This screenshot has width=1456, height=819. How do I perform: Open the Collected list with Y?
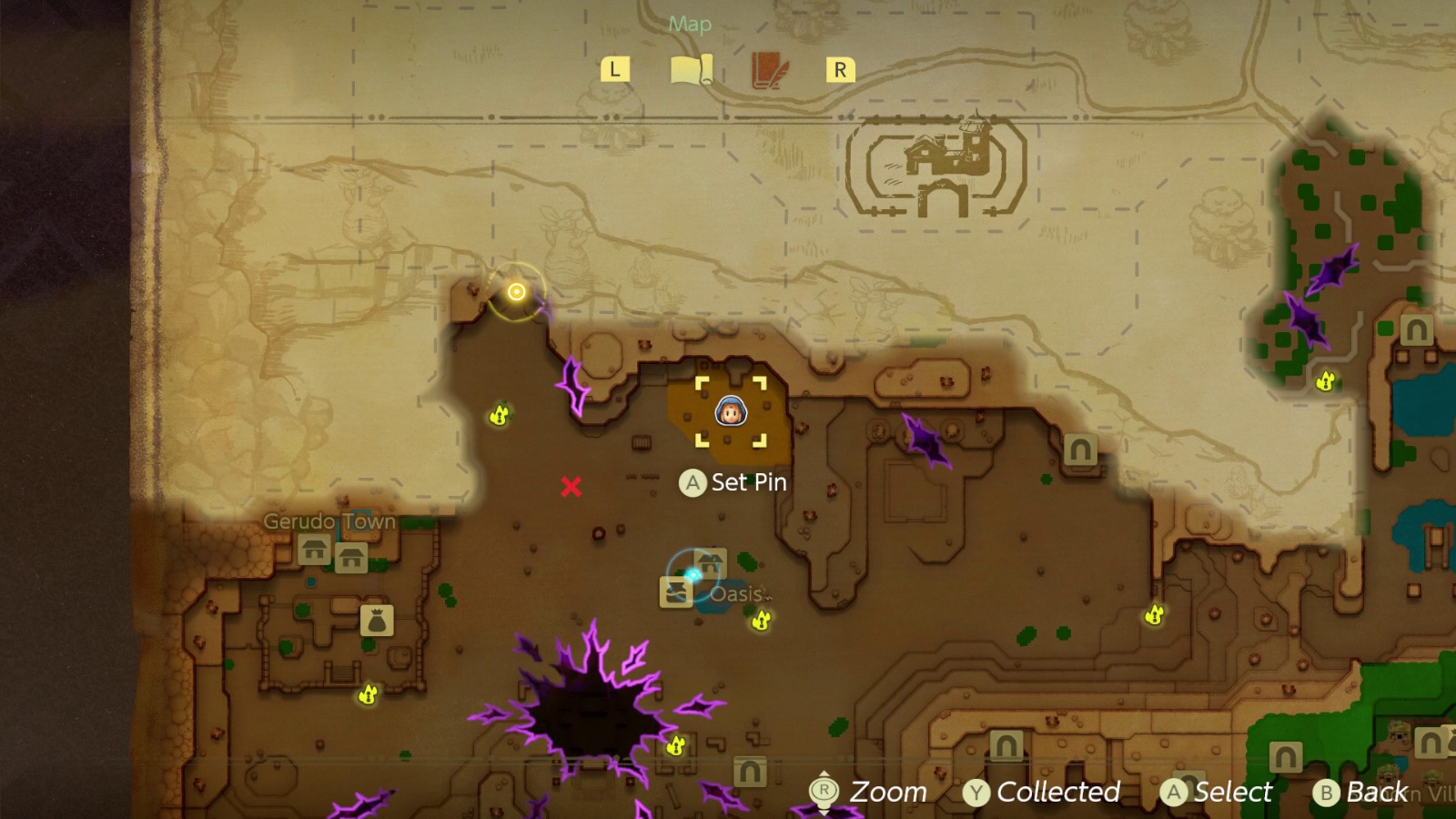tap(1045, 792)
